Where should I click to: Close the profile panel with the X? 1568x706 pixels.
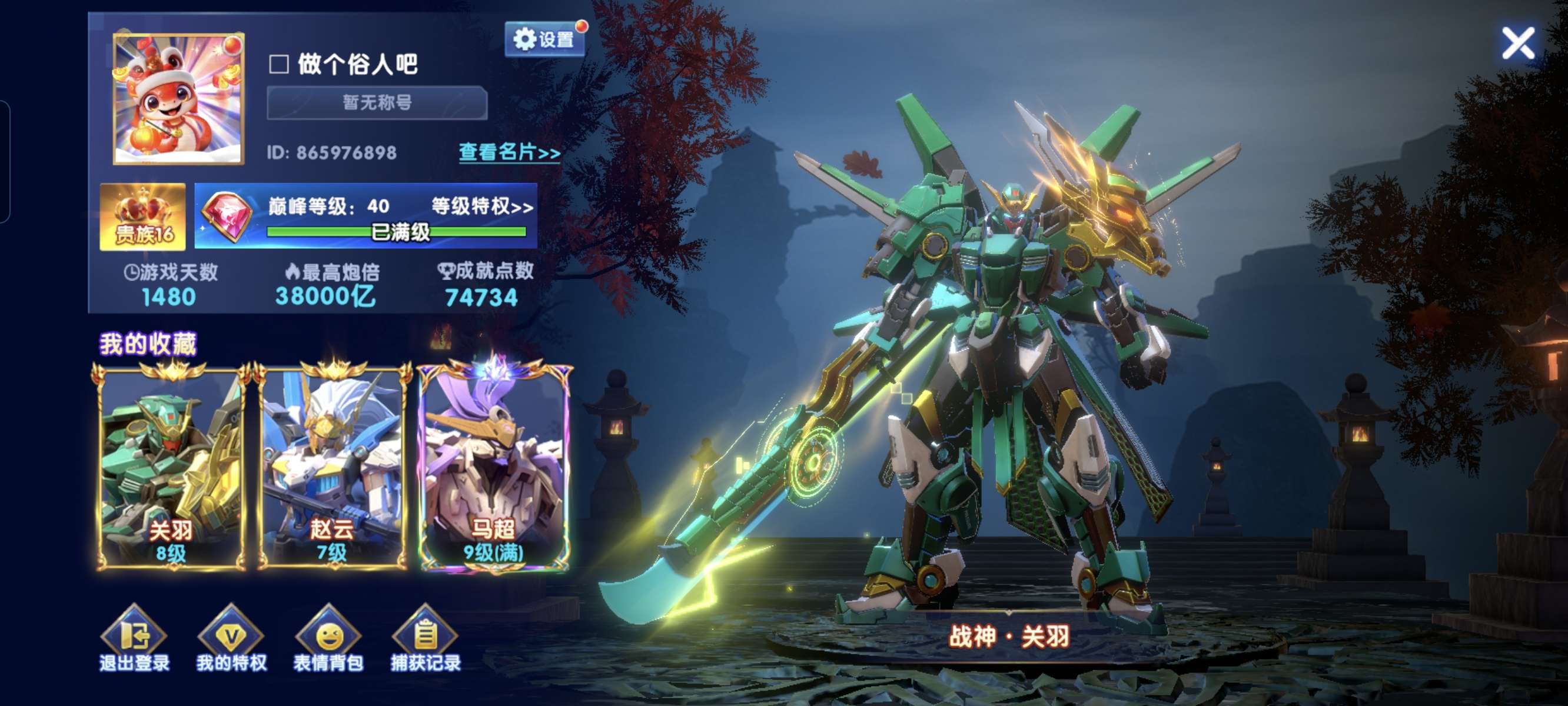click(x=1517, y=43)
